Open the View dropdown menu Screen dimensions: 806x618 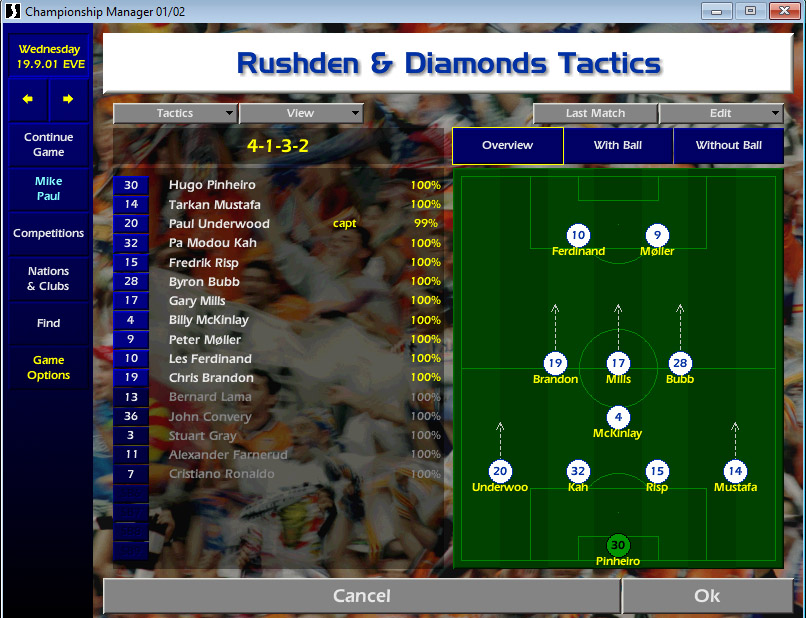pyautogui.click(x=300, y=114)
